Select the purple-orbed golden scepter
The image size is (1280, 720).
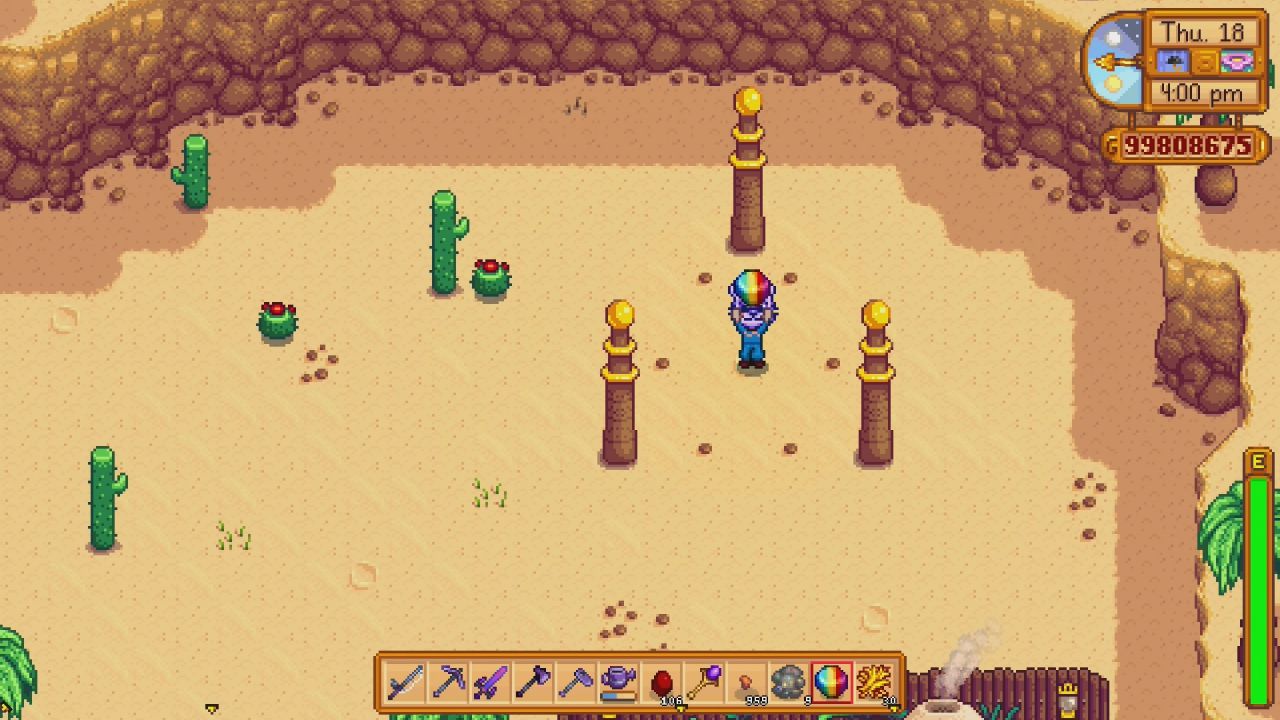(x=703, y=683)
